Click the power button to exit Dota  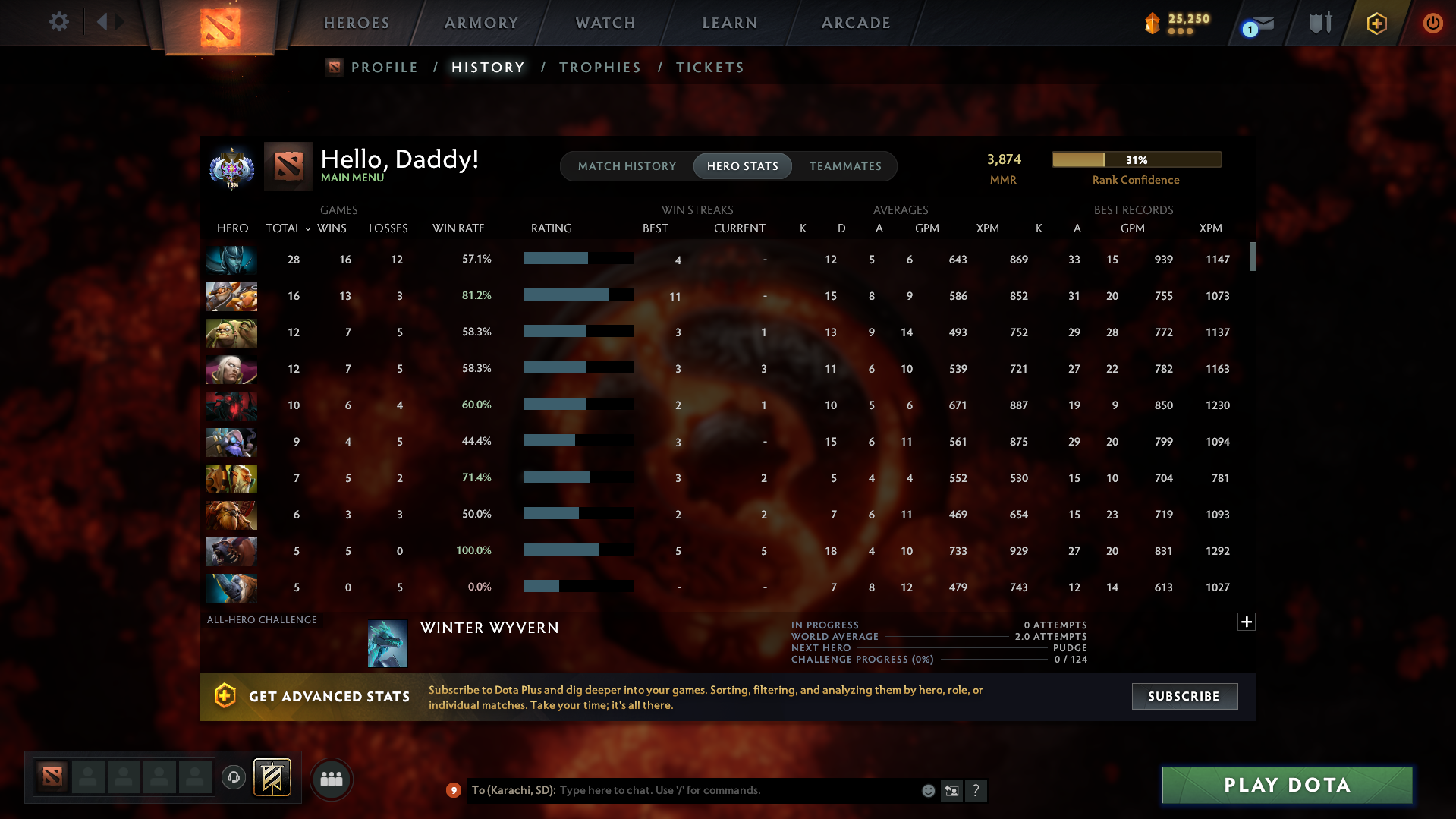(1432, 23)
